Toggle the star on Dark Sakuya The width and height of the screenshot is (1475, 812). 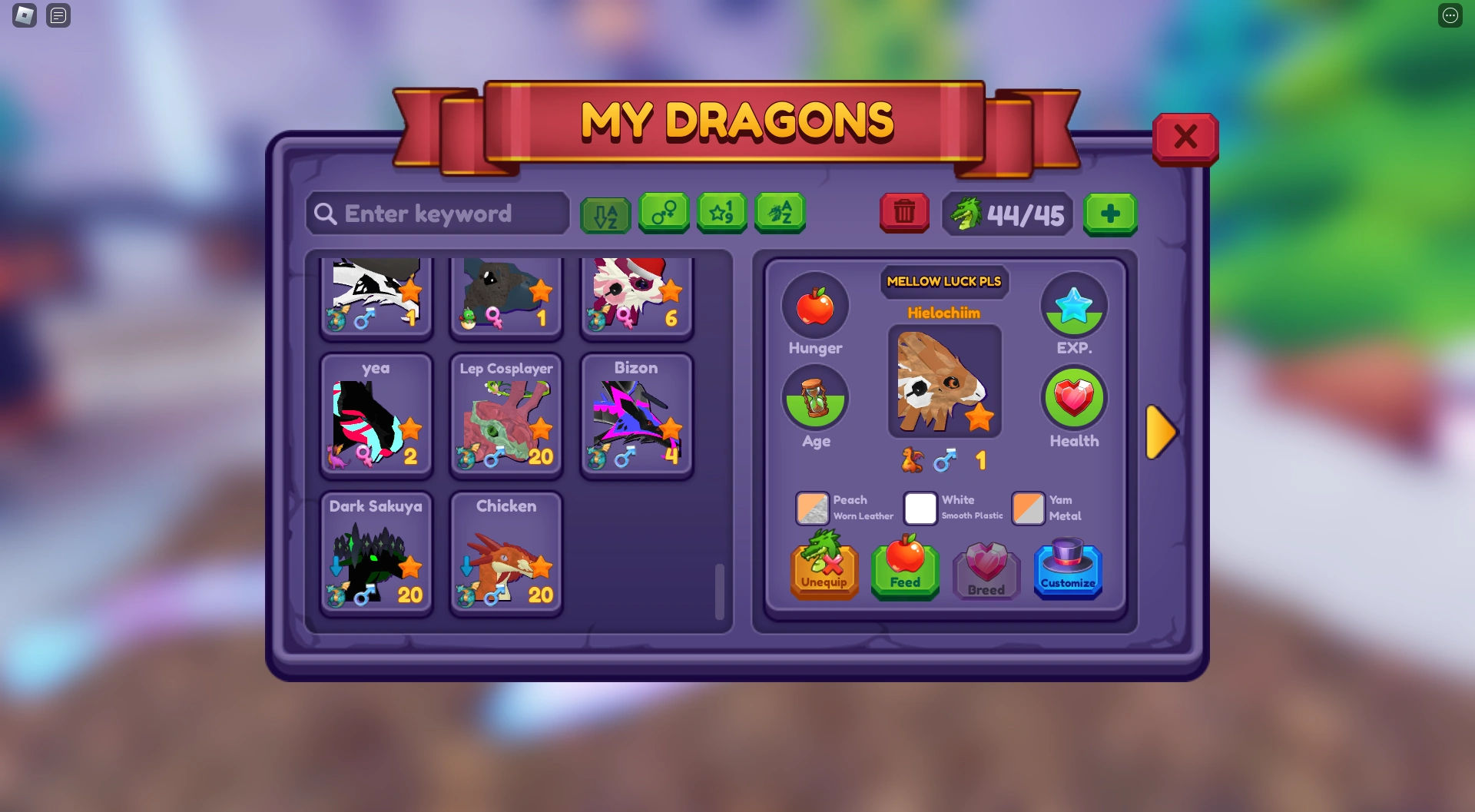pyautogui.click(x=411, y=567)
